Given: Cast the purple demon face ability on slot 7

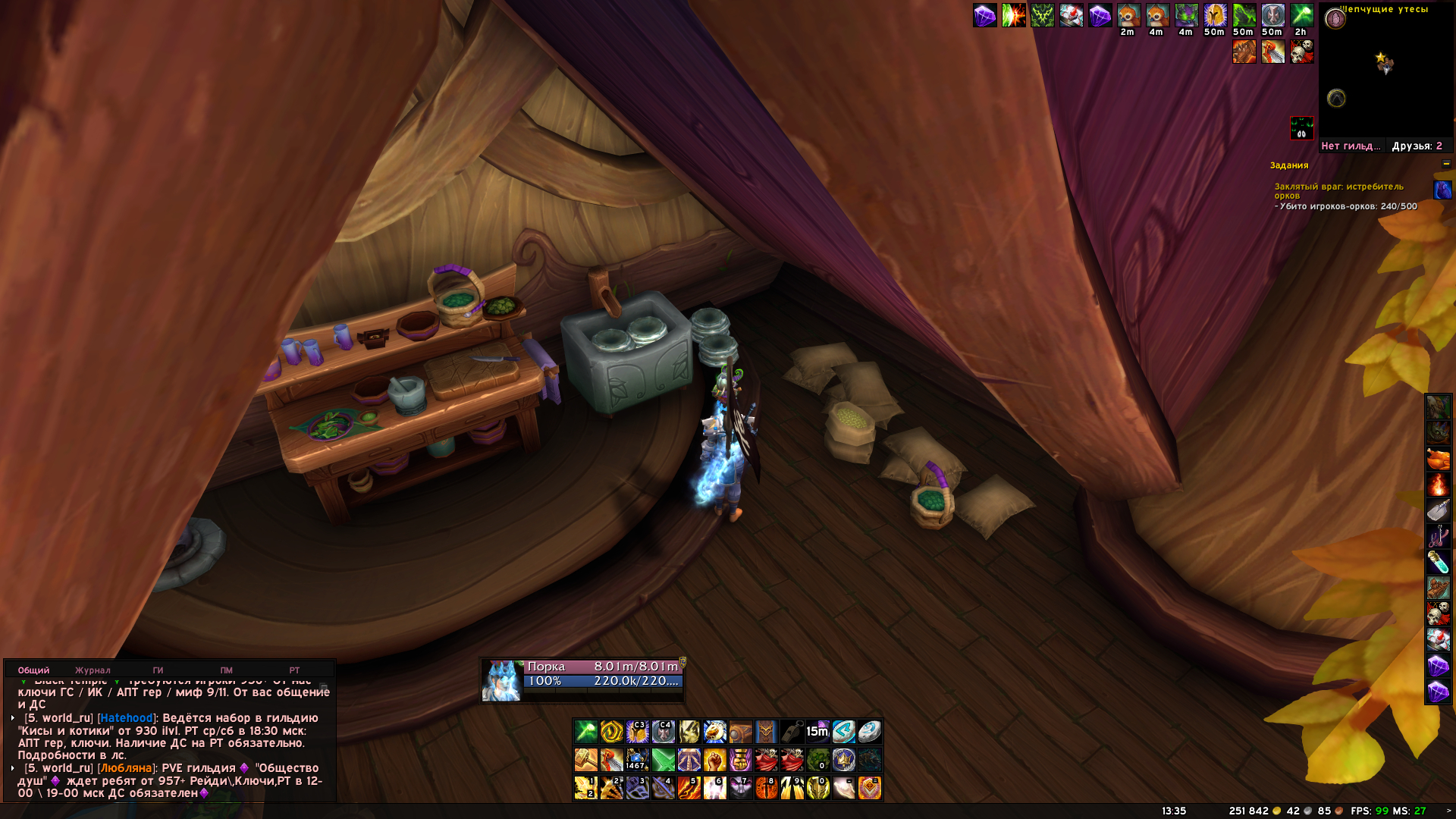Looking at the screenshot, I should (x=740, y=788).
